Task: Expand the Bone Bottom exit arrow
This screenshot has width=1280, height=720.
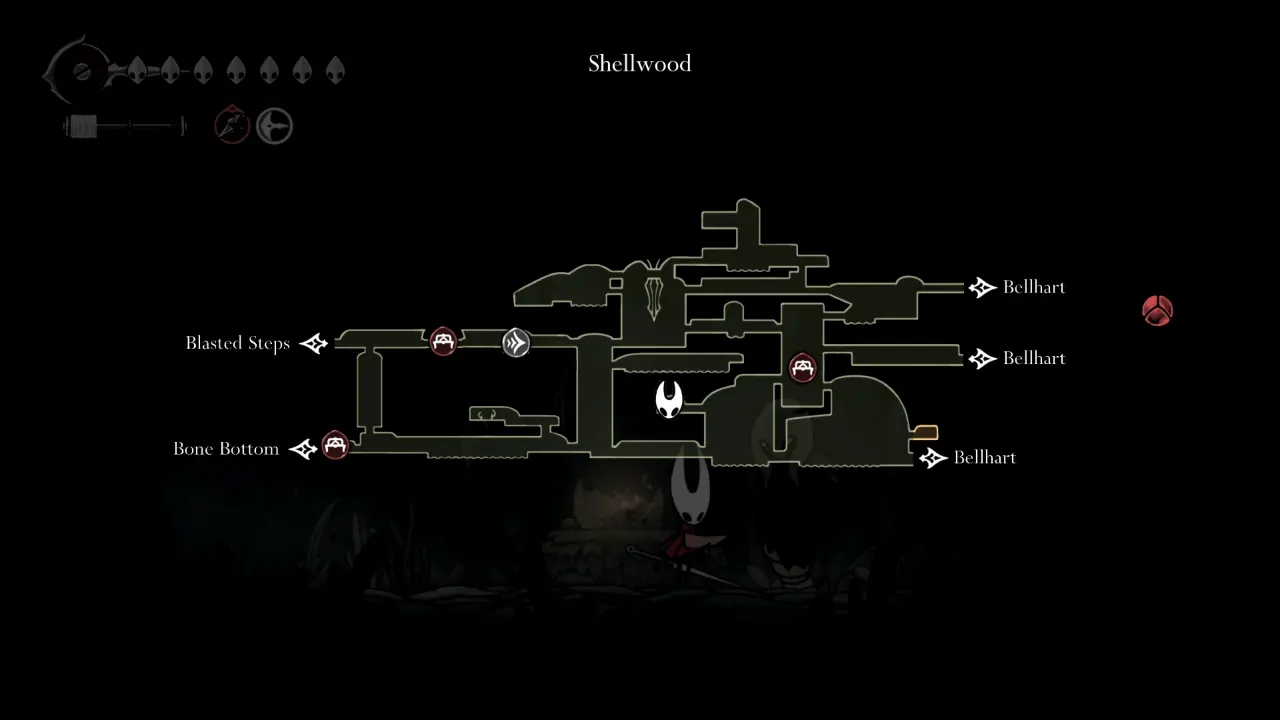Action: (303, 448)
